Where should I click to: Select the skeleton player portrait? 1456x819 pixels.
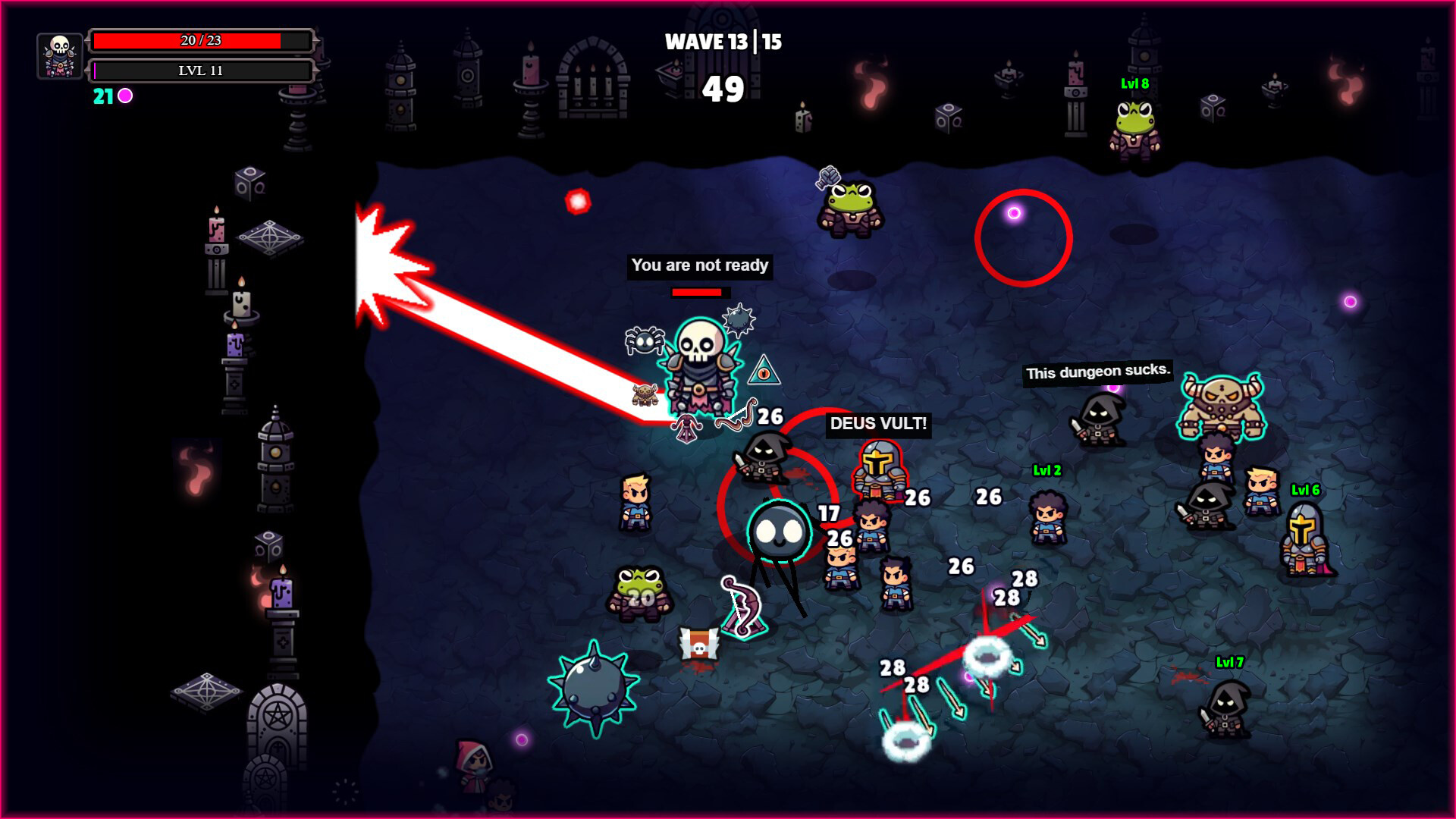click(59, 55)
